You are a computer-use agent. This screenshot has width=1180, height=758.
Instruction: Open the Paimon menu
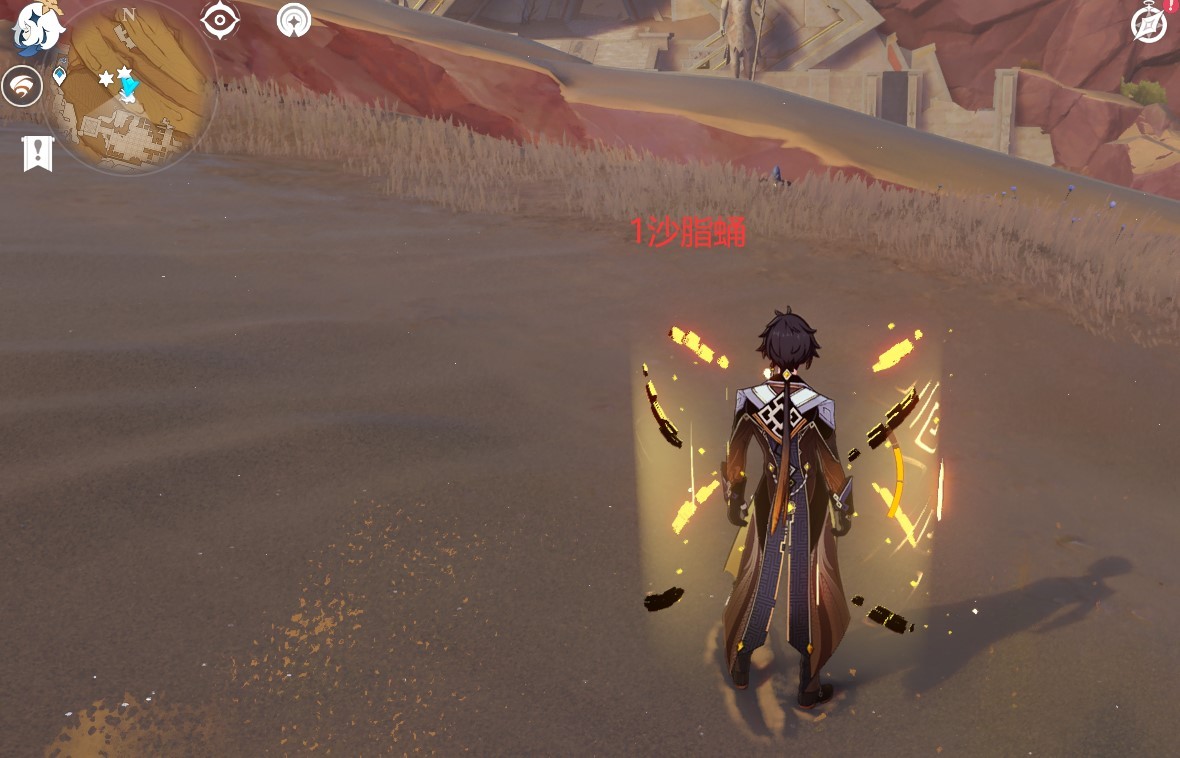coord(37,27)
